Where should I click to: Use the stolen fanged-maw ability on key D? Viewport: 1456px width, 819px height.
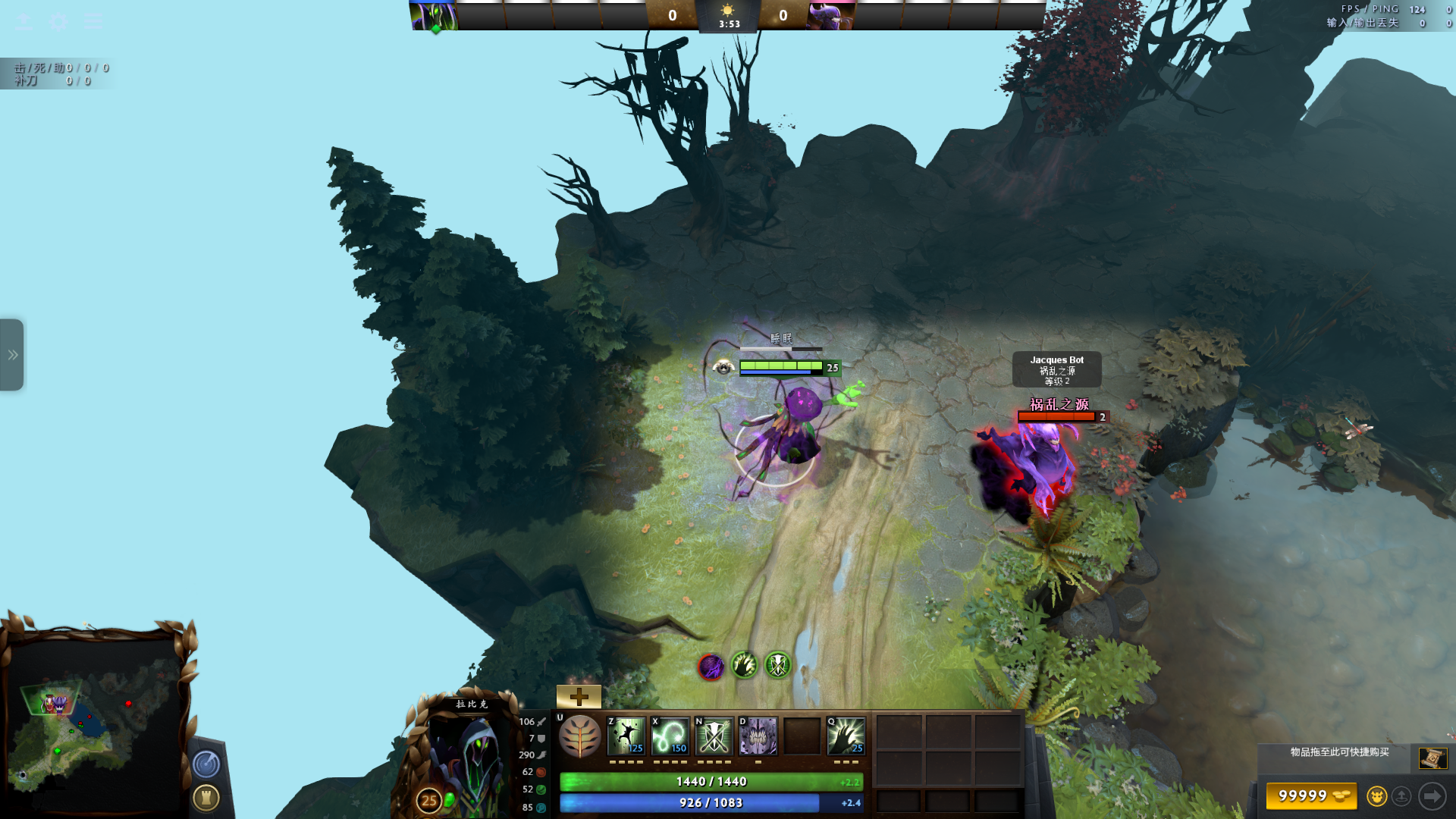pos(758,736)
